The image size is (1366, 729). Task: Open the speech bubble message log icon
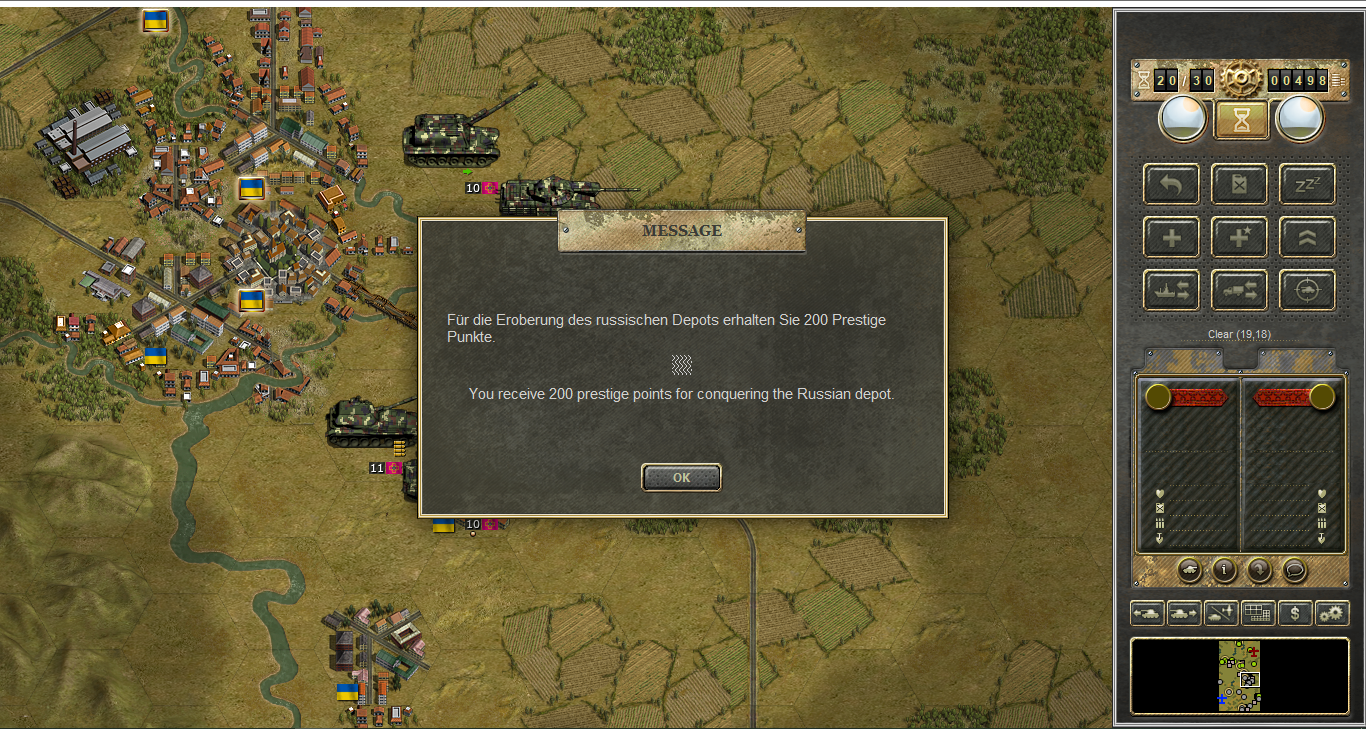coord(1294,570)
